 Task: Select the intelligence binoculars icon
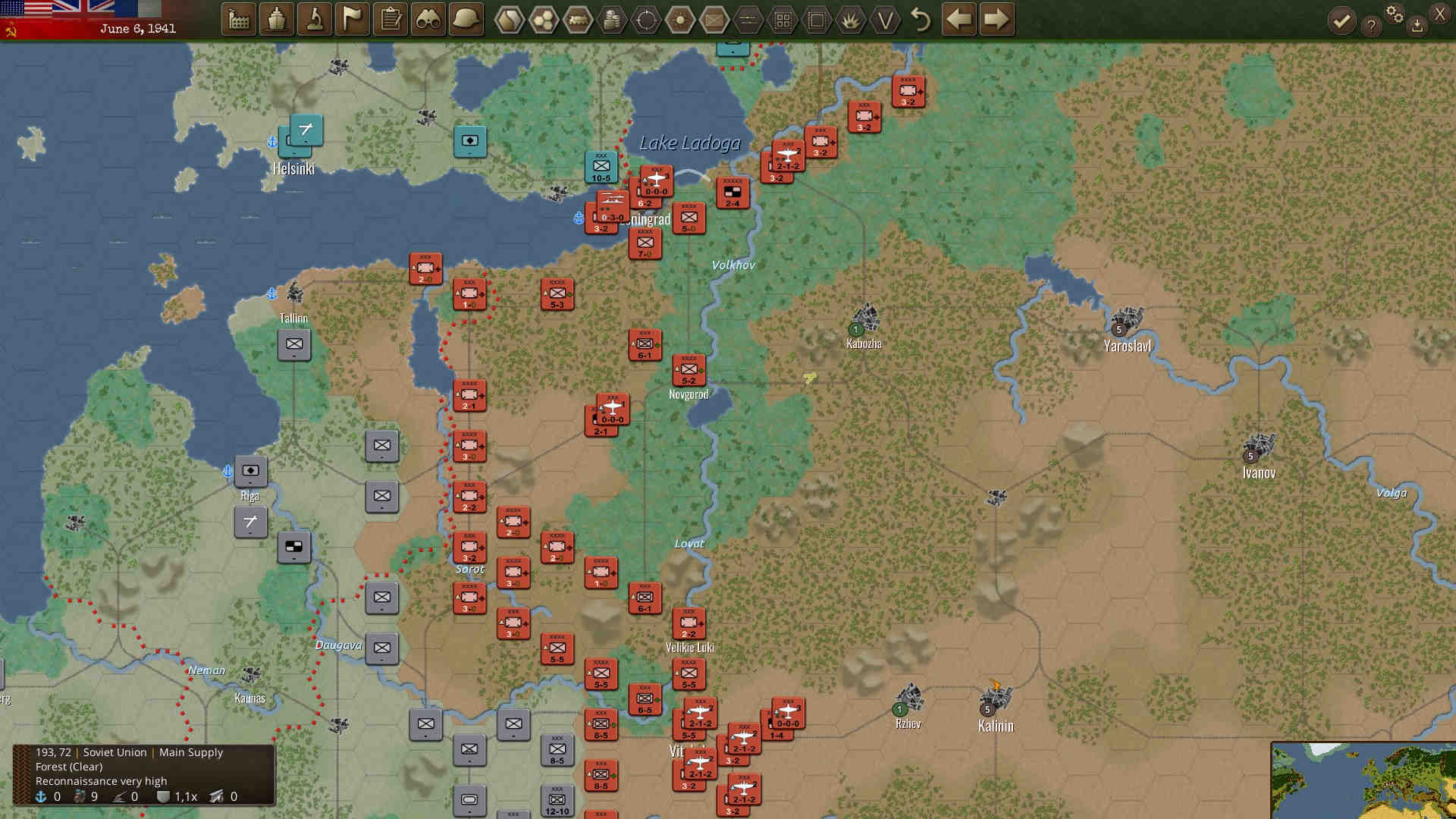[x=428, y=19]
